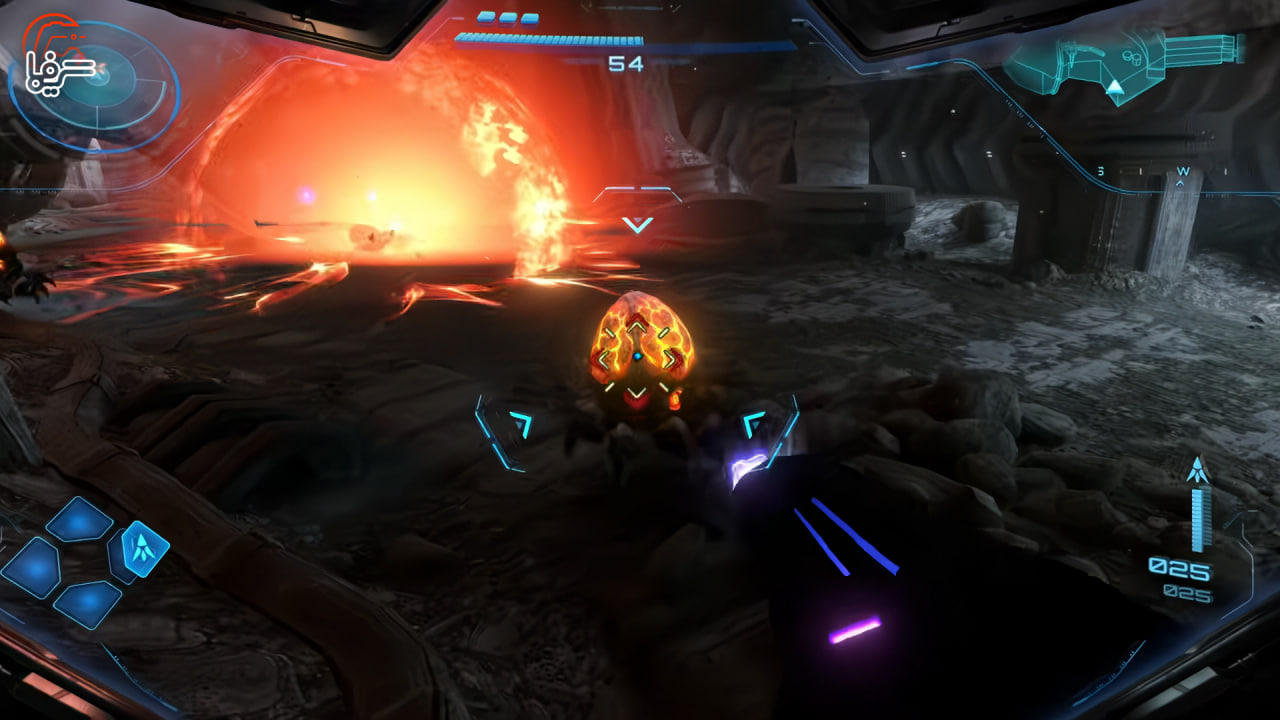
Task: Click the upper diamond of the visor selector
Action: (x=78, y=519)
